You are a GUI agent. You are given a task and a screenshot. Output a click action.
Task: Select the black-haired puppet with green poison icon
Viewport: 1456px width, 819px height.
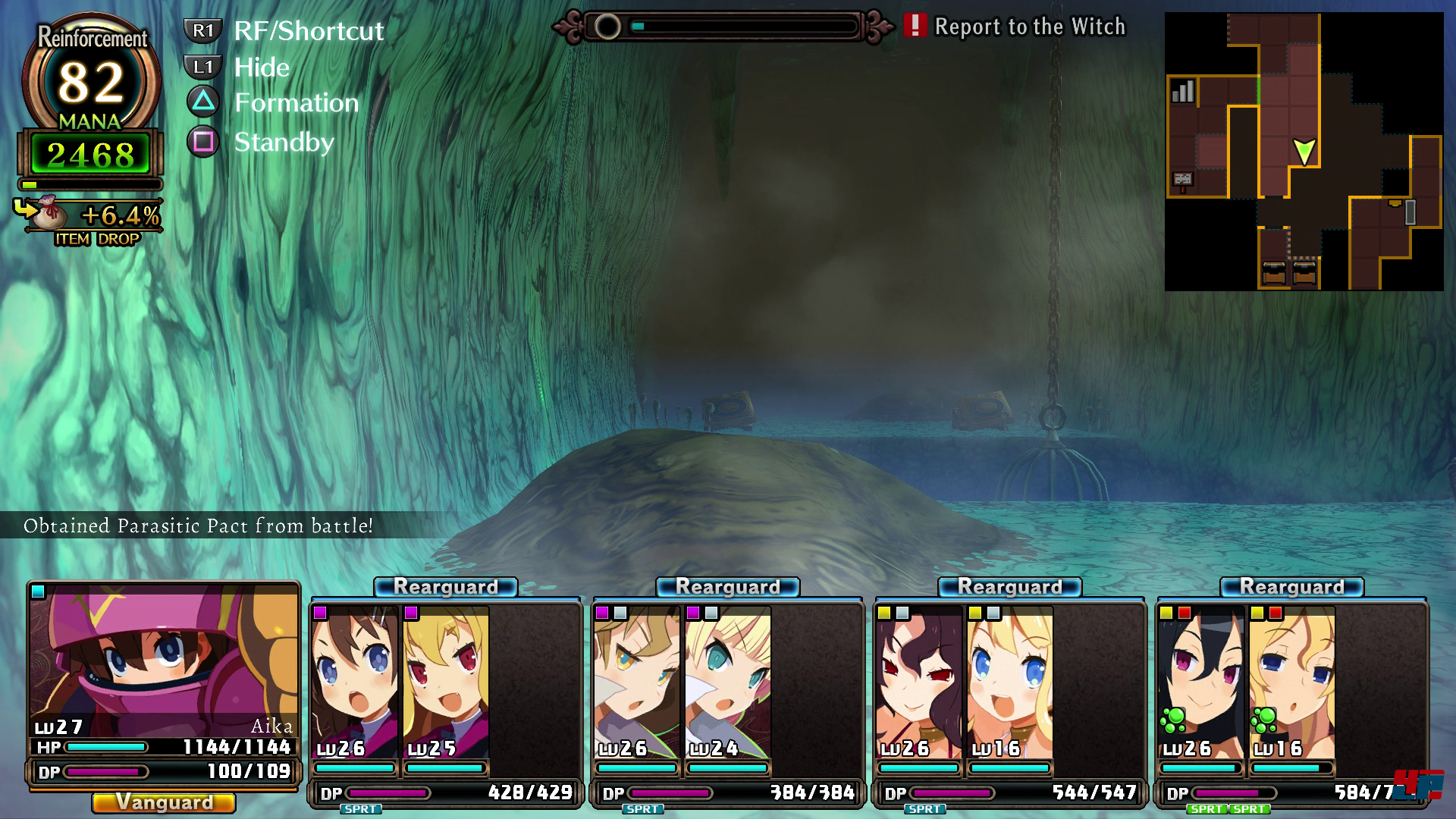[1201, 682]
